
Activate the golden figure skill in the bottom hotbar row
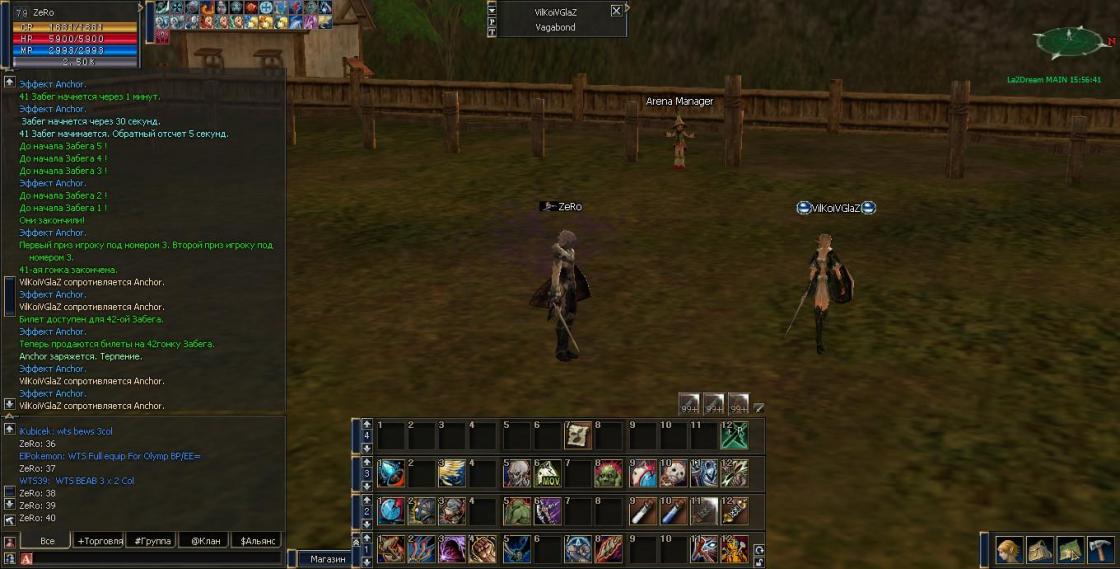(734, 549)
